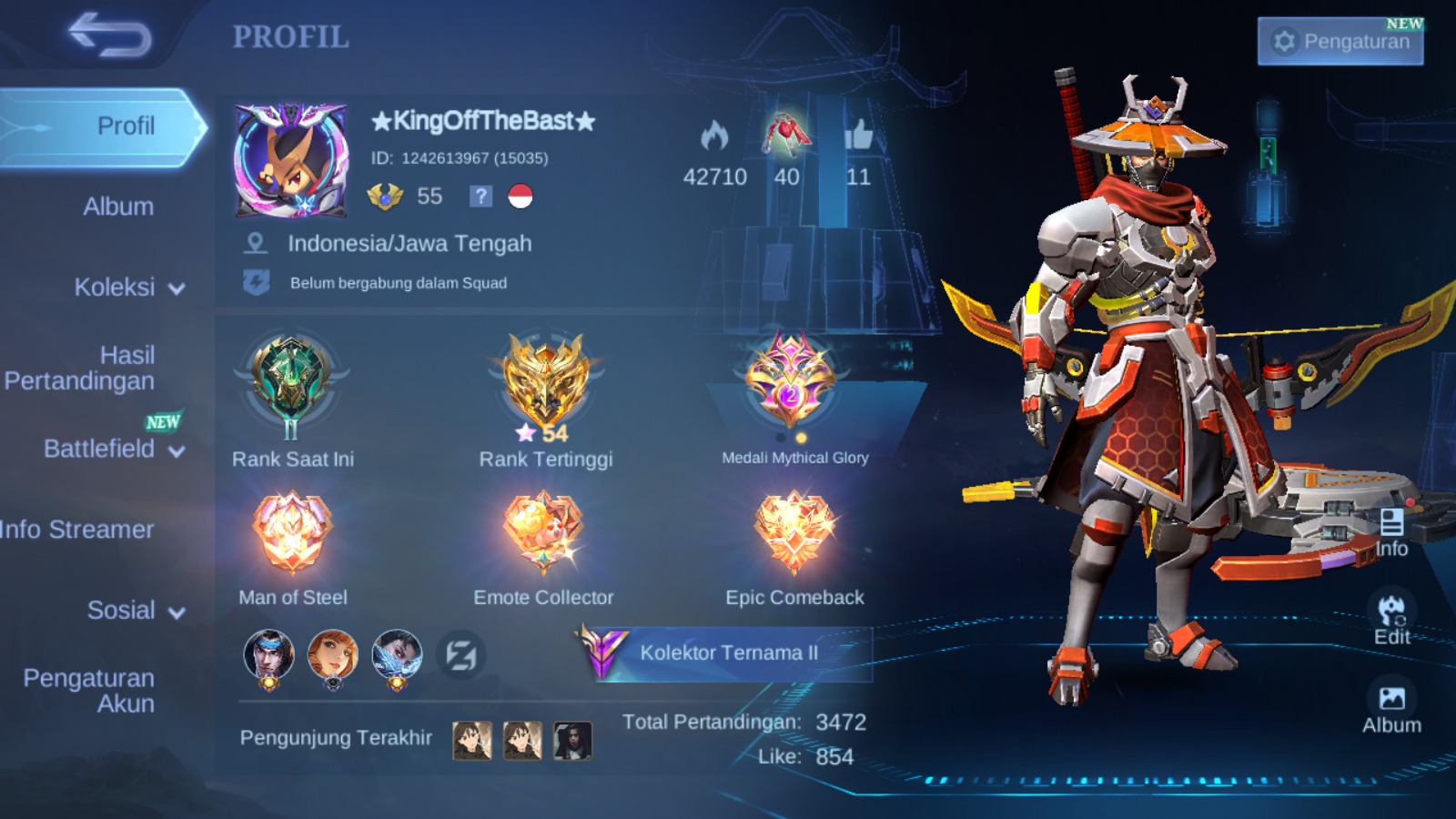
Task: Open the Edit button beside hero
Action: coord(1391,619)
